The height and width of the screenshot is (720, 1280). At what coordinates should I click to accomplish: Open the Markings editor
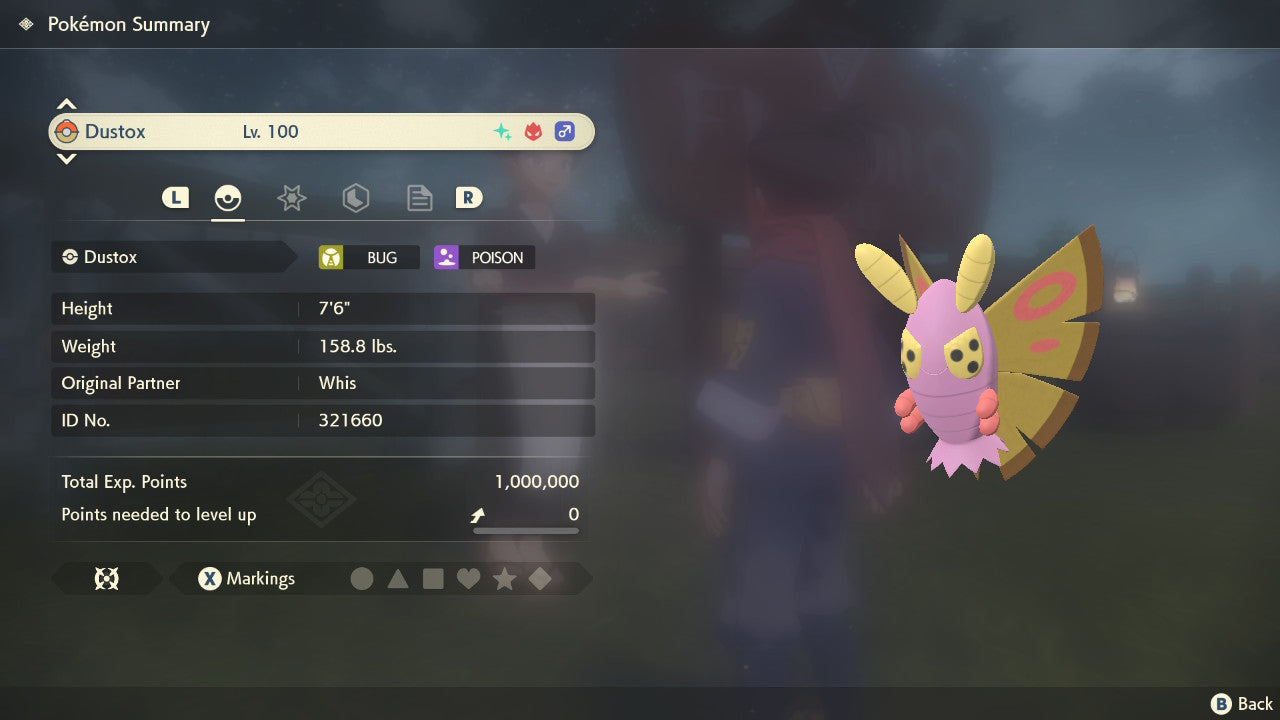pos(246,579)
